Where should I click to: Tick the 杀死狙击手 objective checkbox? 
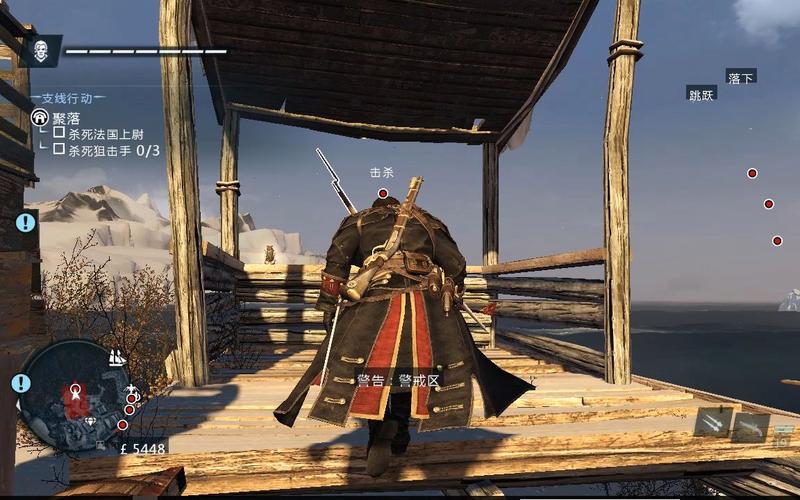pyautogui.click(x=59, y=150)
